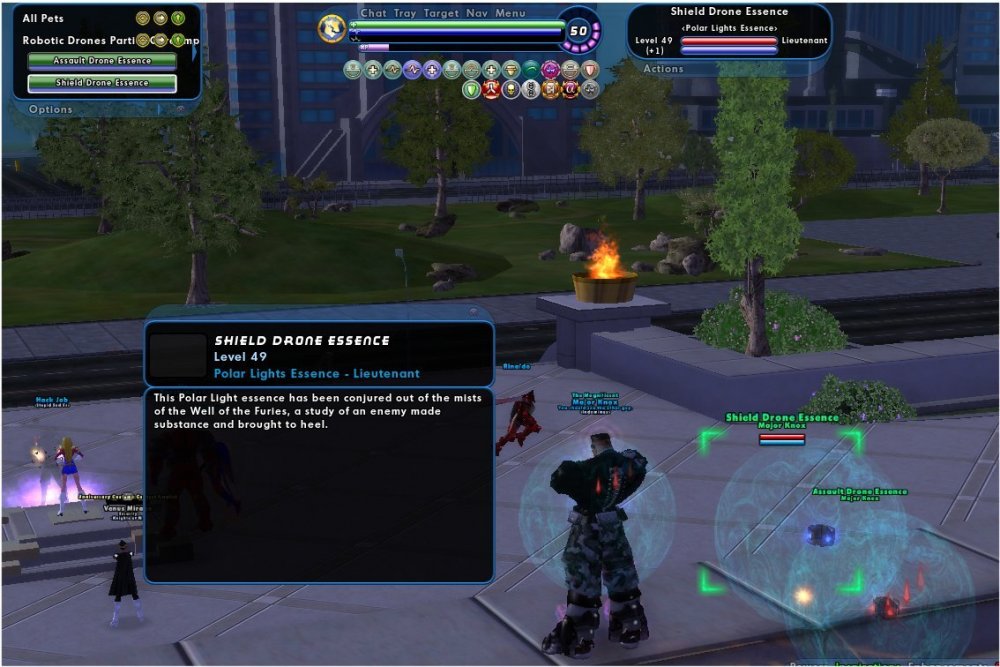The width and height of the screenshot is (1000, 667).
Task: Select the Assault Drone Essence pet button
Action: [102, 60]
